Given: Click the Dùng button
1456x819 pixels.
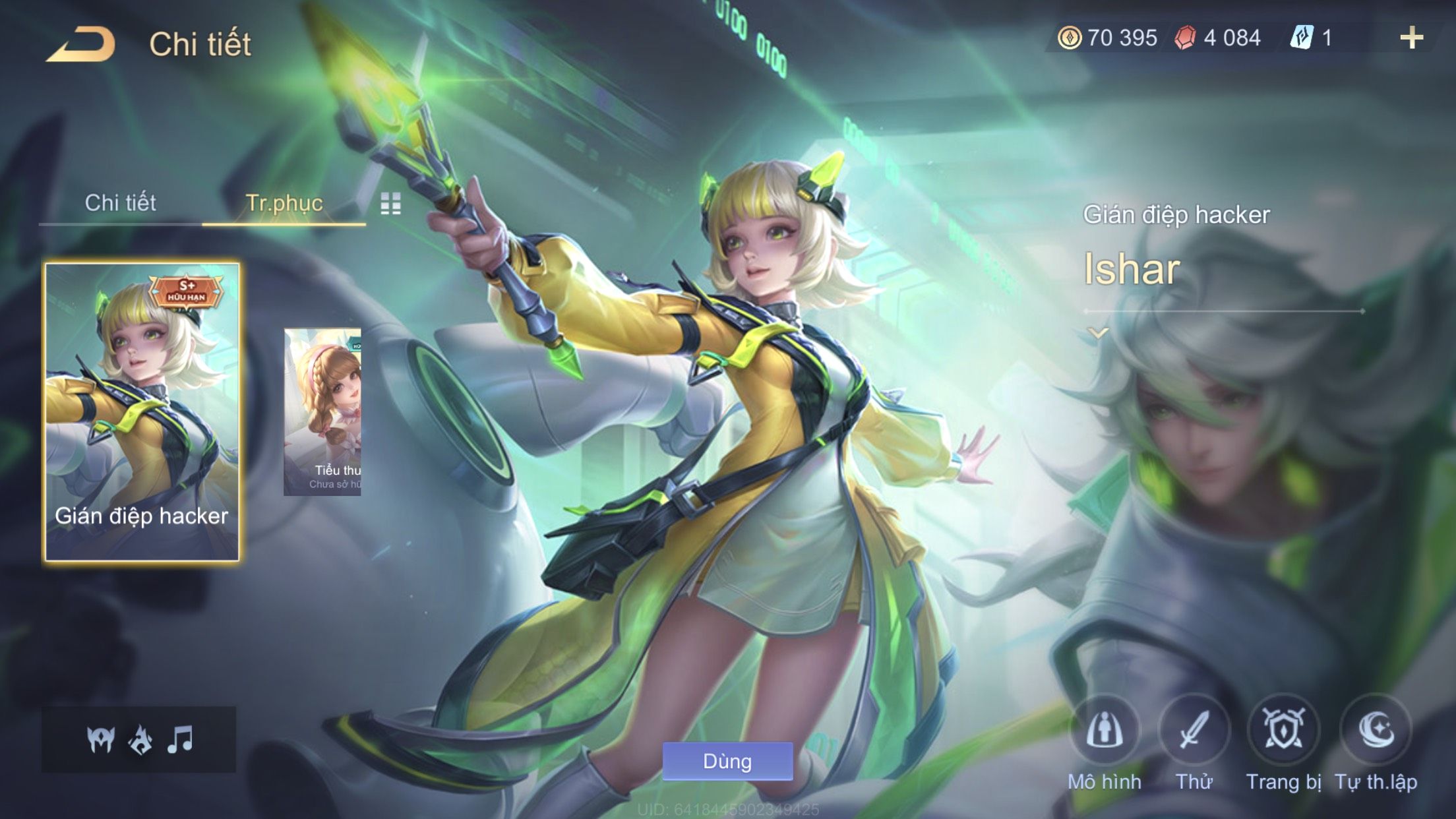Looking at the screenshot, I should (727, 762).
